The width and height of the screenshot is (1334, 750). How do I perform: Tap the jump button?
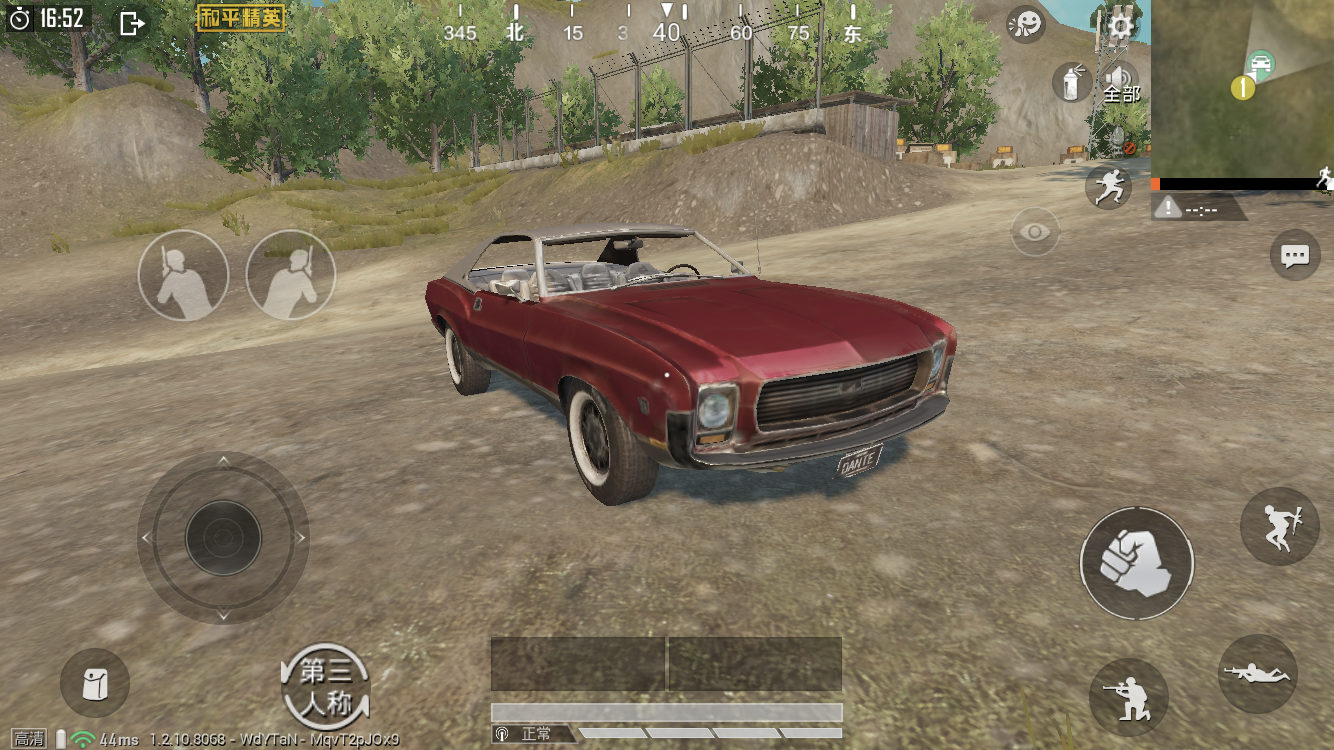(x=1279, y=526)
